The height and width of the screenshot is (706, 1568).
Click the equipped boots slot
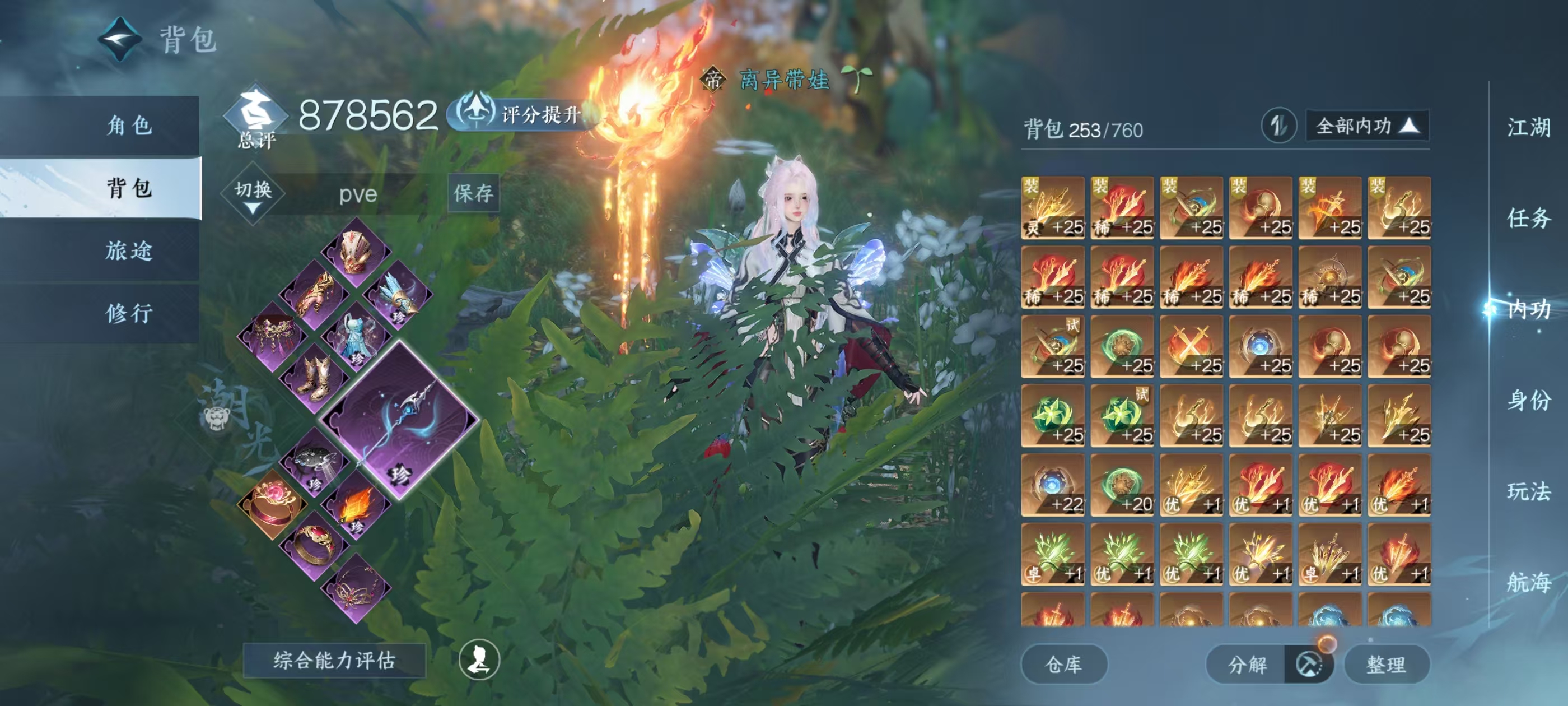[x=314, y=378]
